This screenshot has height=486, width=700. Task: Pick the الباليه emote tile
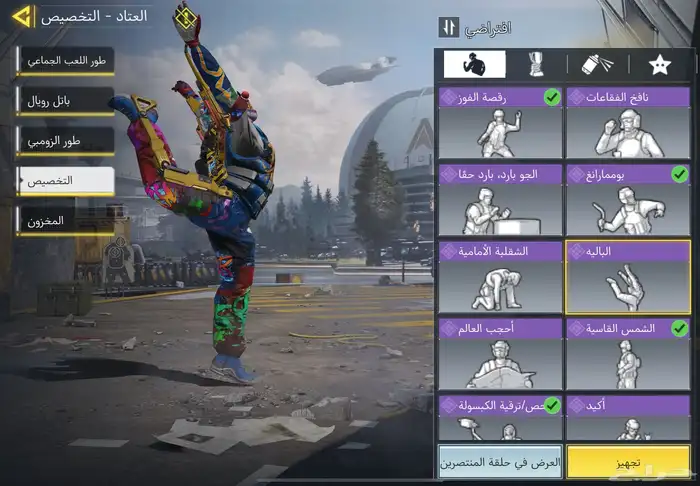point(628,277)
